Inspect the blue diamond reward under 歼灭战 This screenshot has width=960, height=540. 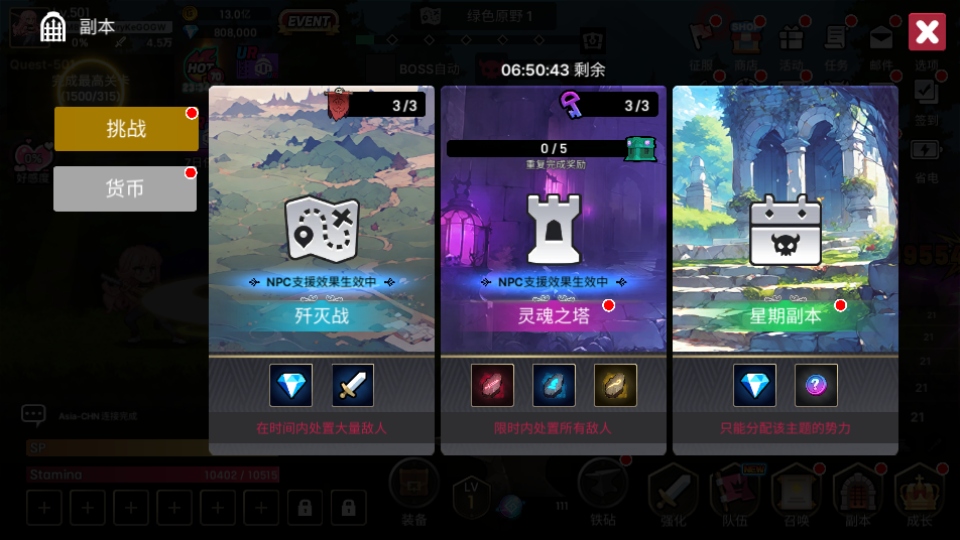[291, 385]
